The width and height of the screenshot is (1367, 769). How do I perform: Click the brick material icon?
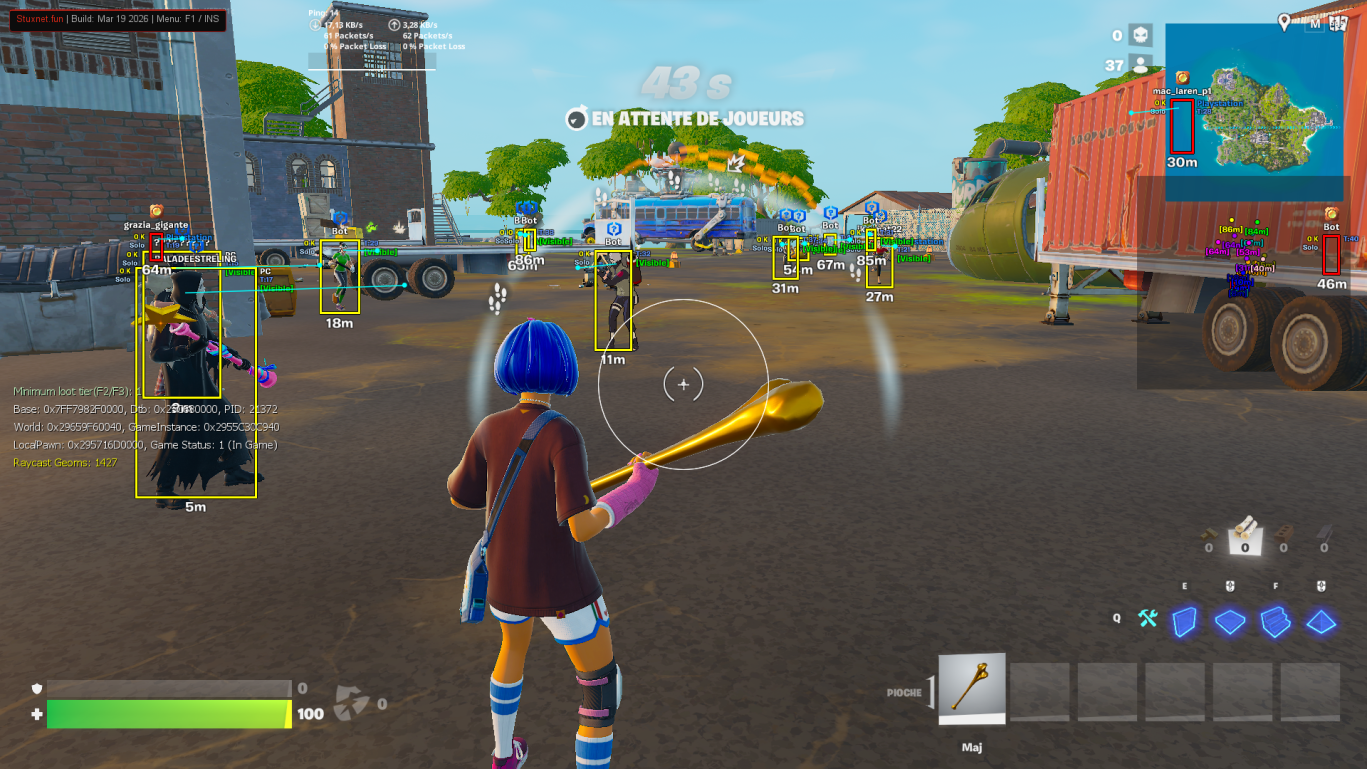pos(1284,533)
